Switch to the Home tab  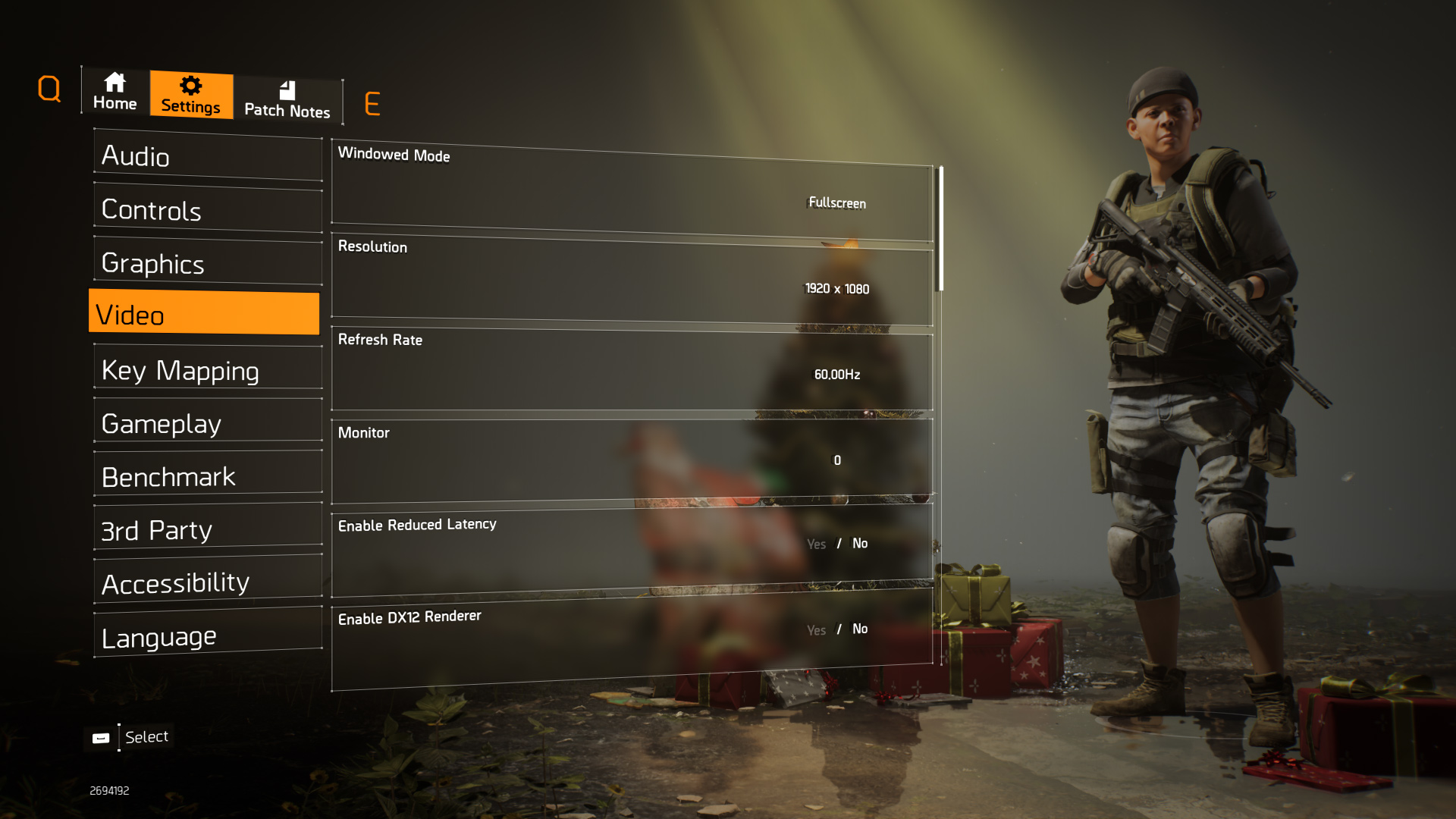coord(115,92)
